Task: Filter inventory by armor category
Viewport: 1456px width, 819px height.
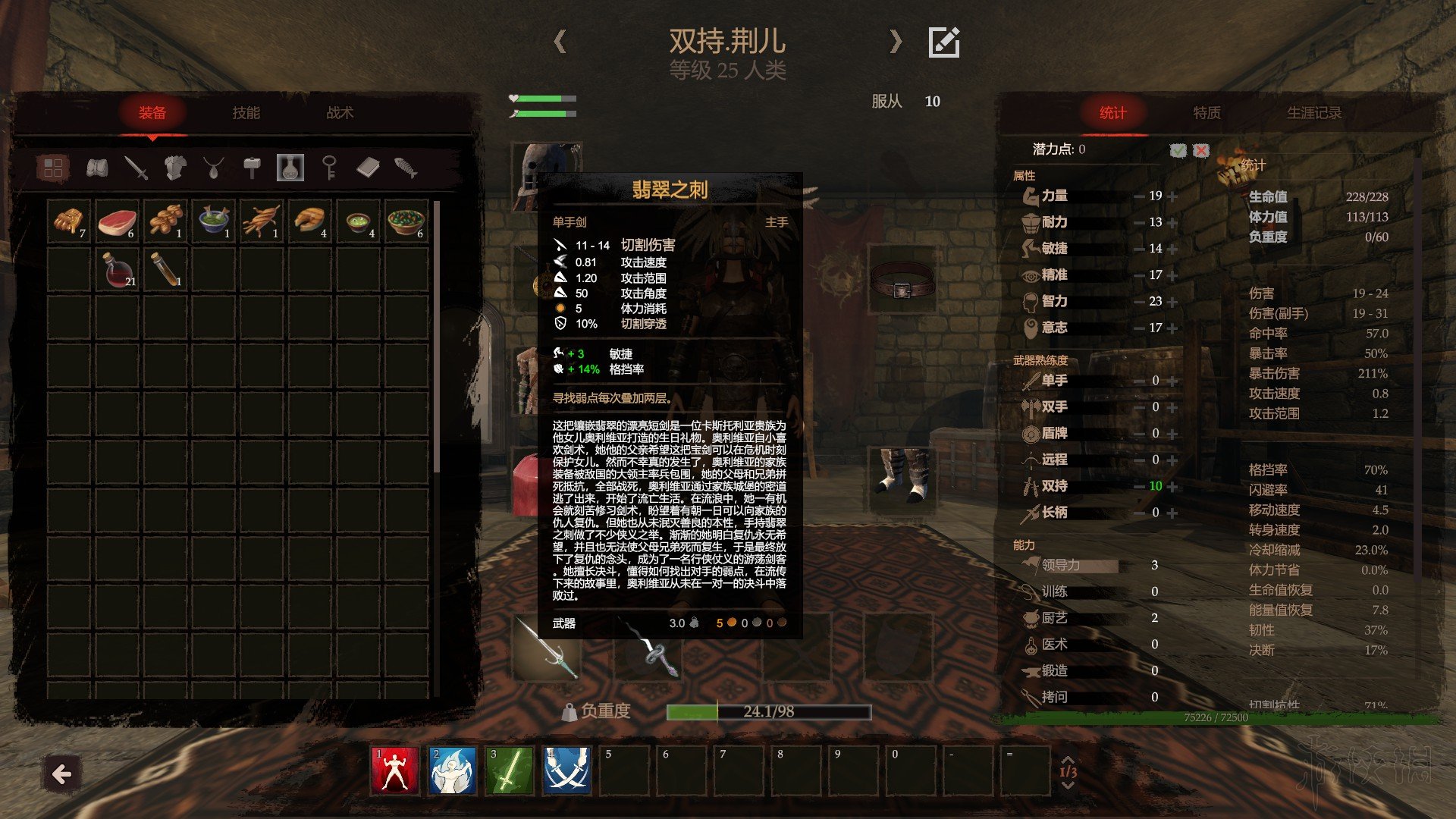Action: click(175, 168)
